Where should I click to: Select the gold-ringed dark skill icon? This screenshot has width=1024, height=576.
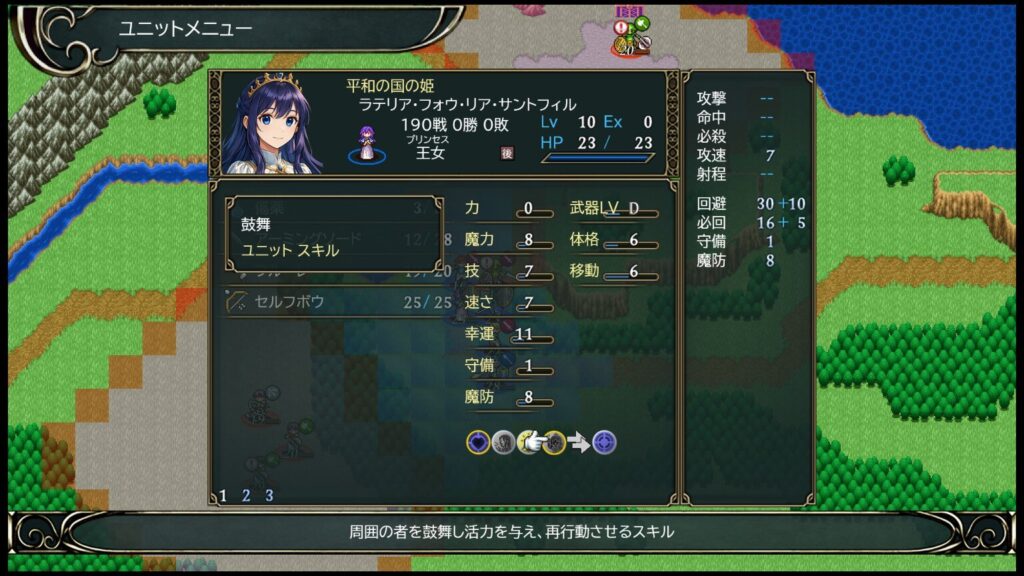click(x=553, y=442)
